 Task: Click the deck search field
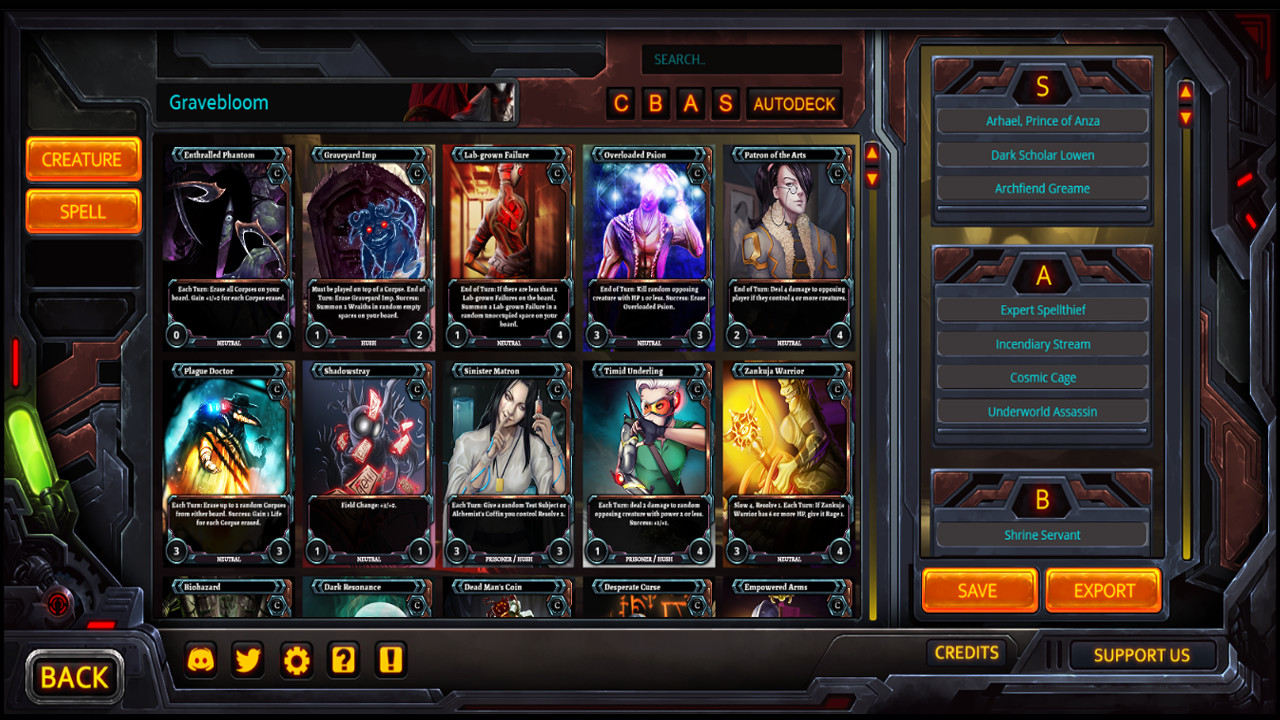(x=741, y=59)
